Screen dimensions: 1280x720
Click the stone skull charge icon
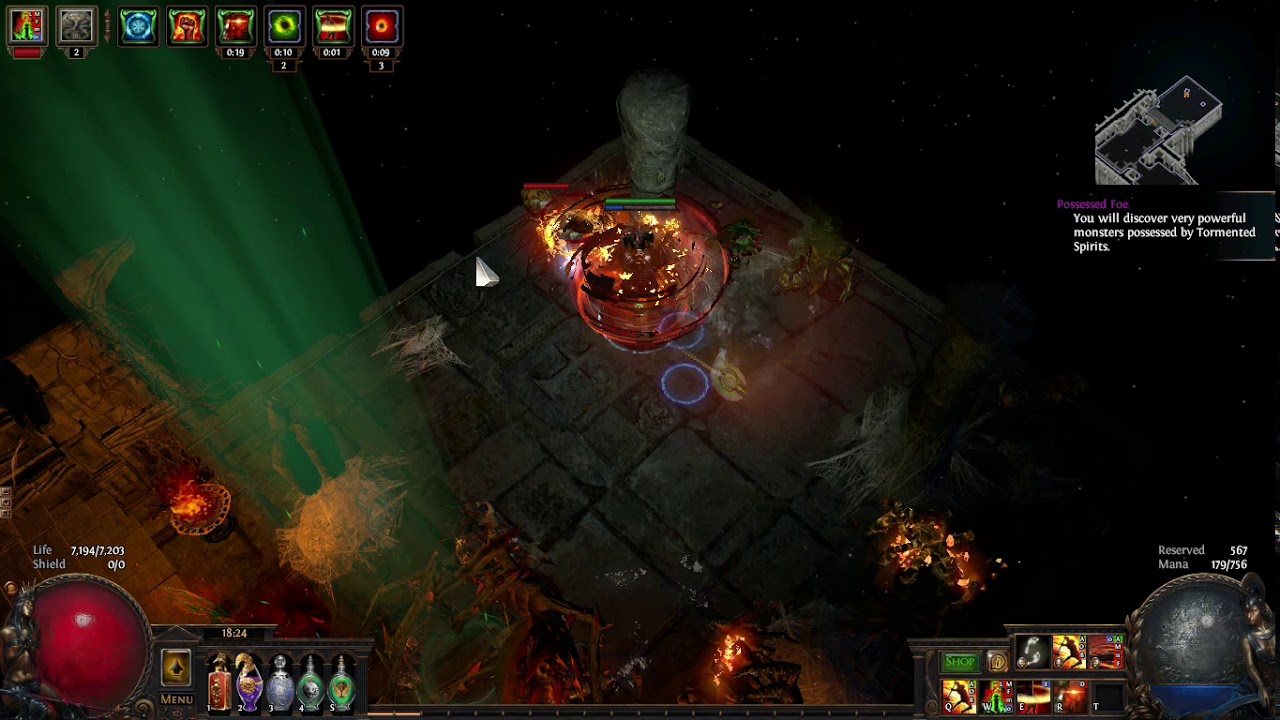(76, 27)
